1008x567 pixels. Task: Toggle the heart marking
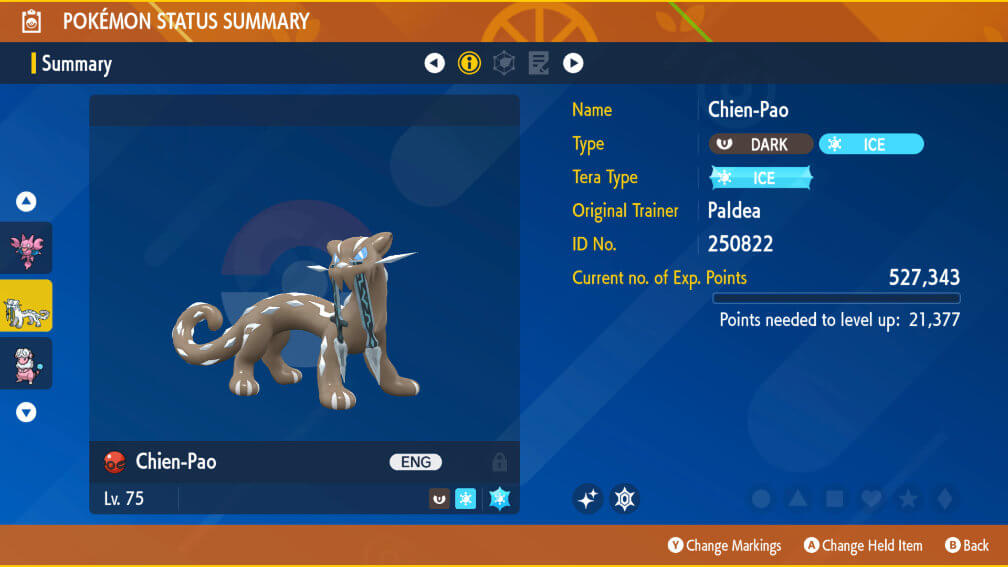coord(871,498)
